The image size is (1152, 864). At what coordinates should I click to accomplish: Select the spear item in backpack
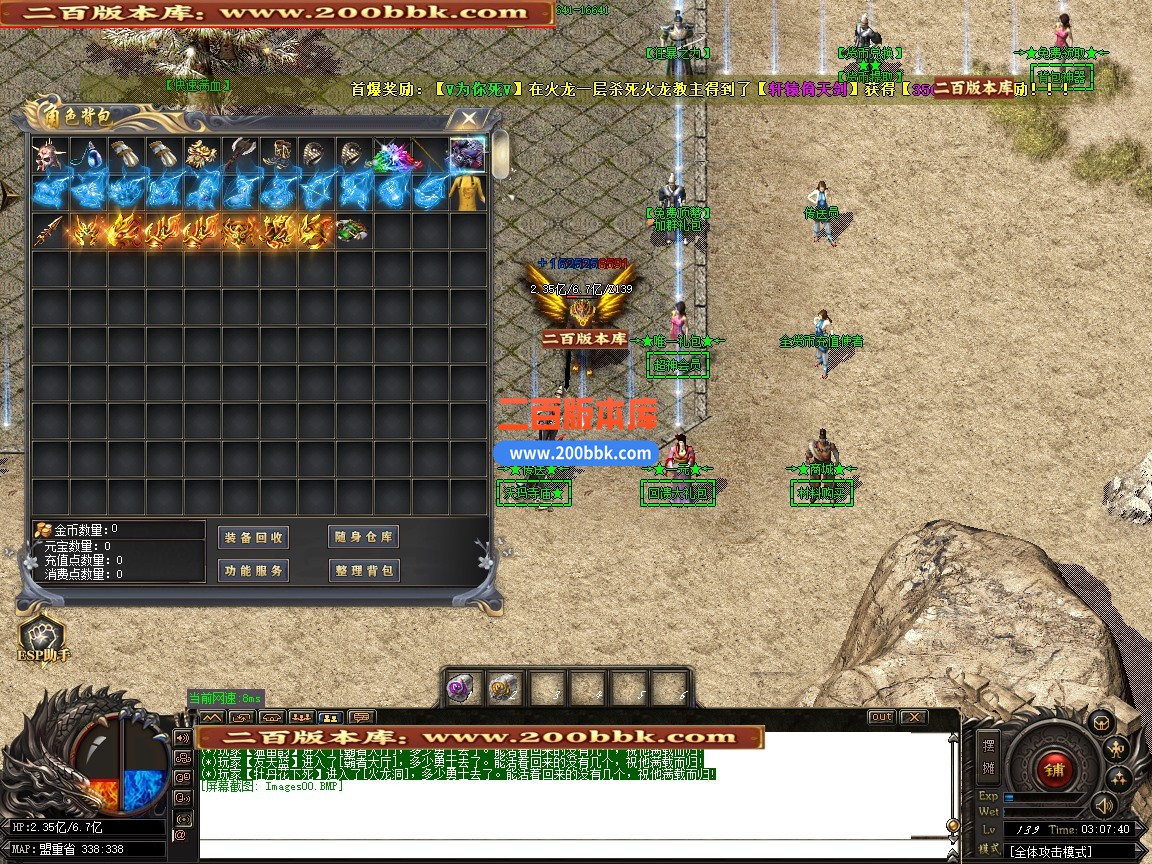point(49,231)
